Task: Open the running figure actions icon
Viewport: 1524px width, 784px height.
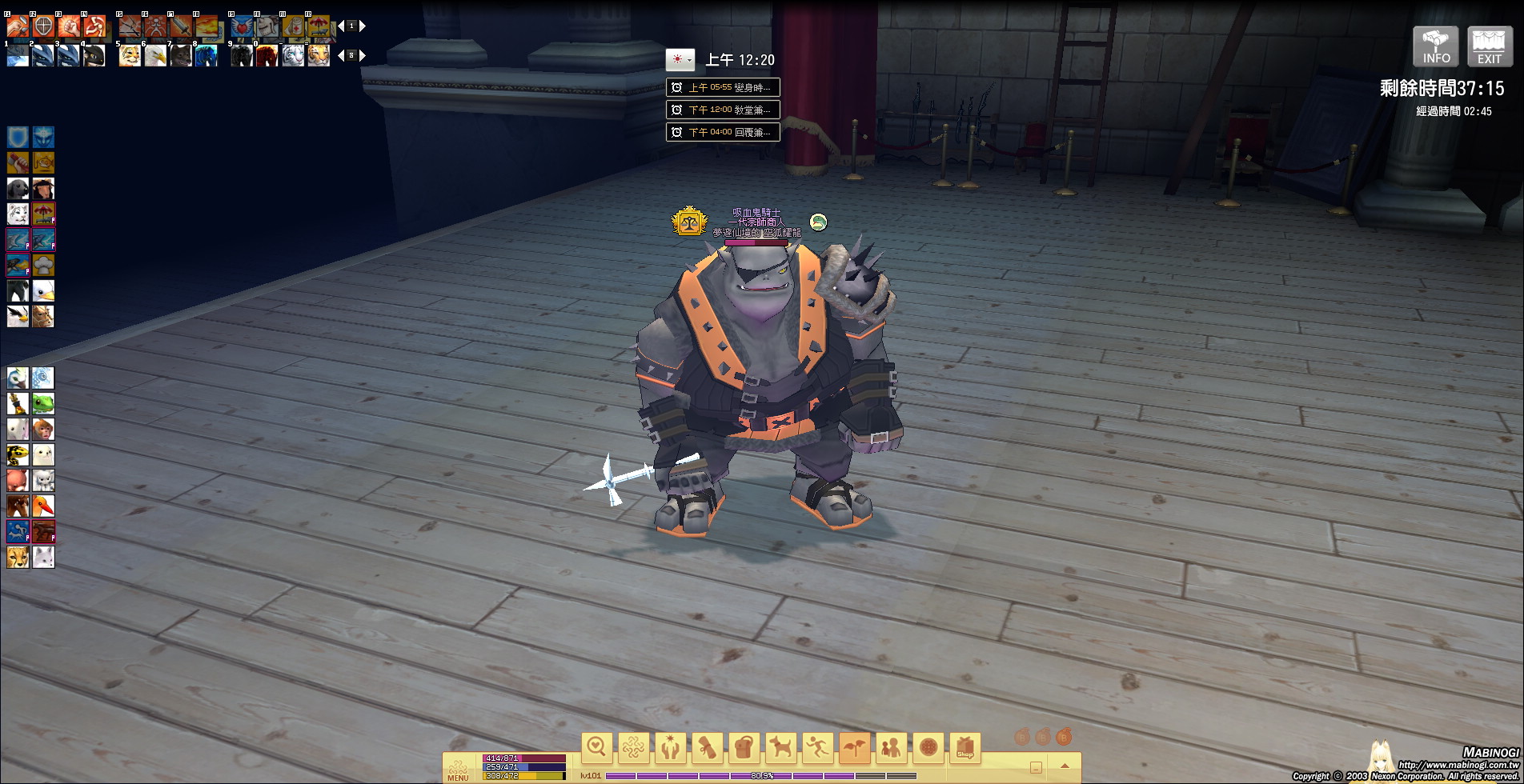Action: click(818, 748)
